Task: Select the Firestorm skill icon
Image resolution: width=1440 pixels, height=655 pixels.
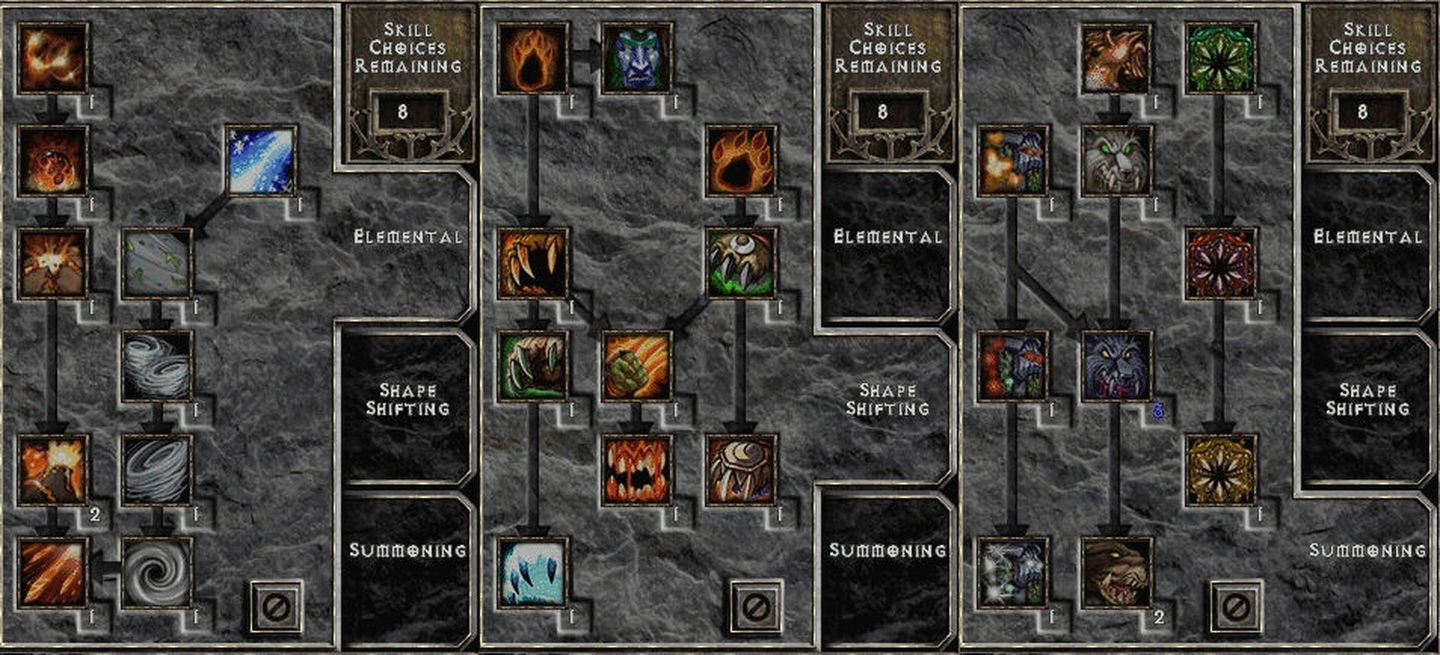Action: click(53, 58)
